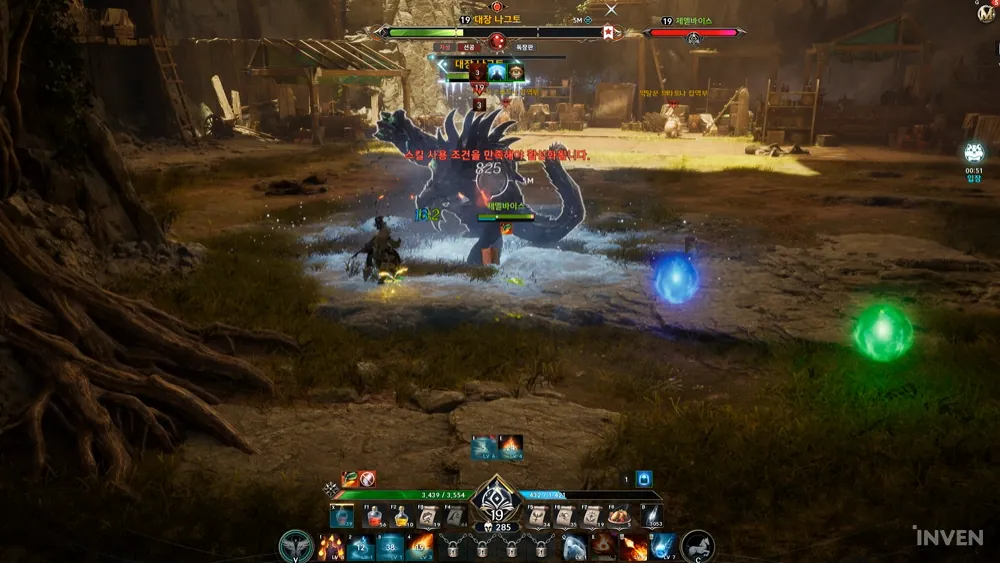Toggle the crossed swords icon beside health bar
Screen dimensions: 1000x563
[x=331, y=489]
